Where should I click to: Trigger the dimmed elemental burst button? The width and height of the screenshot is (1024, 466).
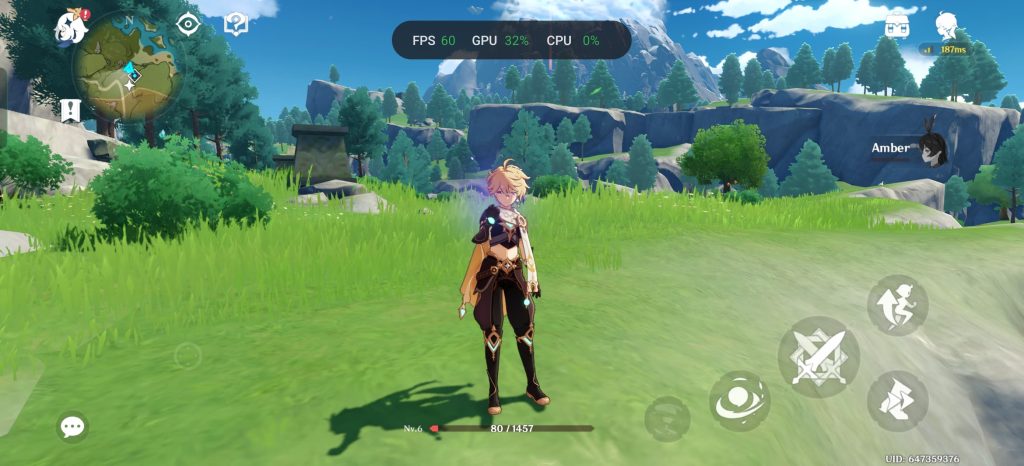point(667,418)
